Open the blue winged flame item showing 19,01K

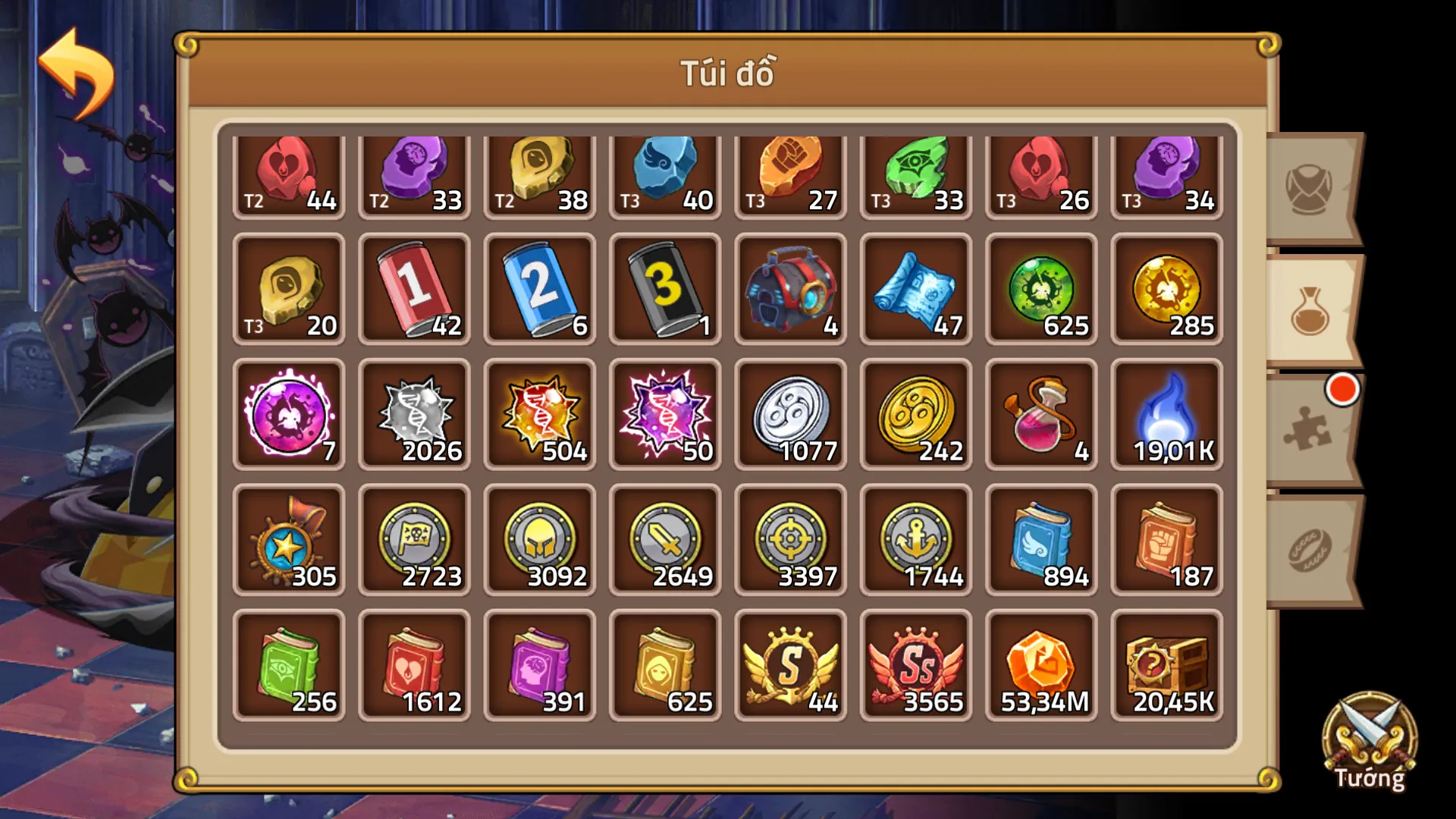click(1166, 415)
